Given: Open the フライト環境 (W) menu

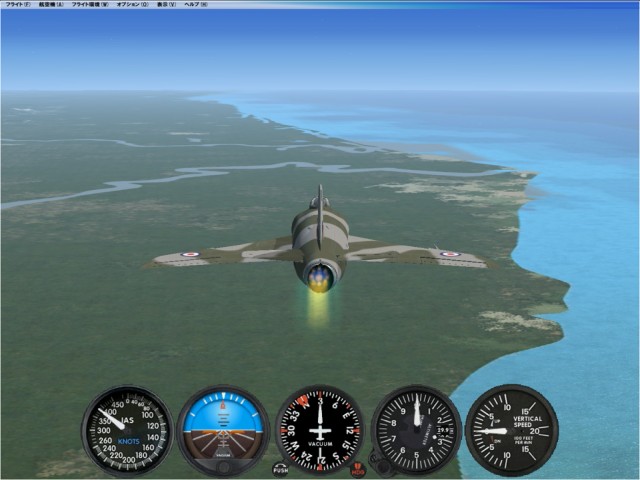Looking at the screenshot, I should tap(91, 5).
